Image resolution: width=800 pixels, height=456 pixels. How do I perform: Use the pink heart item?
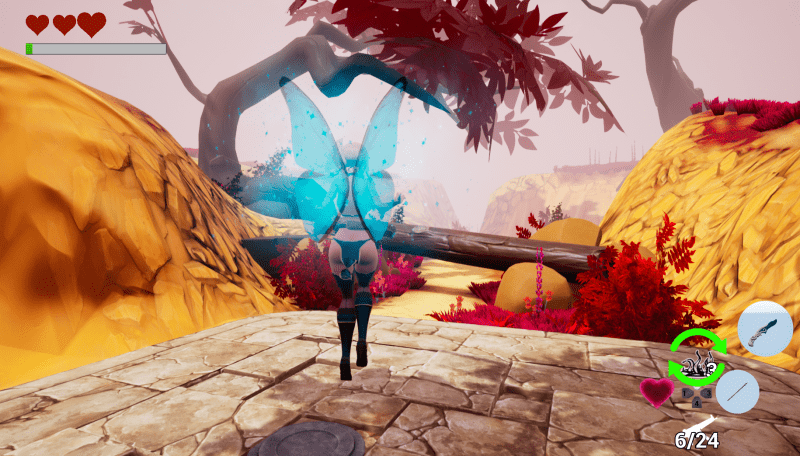pyautogui.click(x=657, y=391)
